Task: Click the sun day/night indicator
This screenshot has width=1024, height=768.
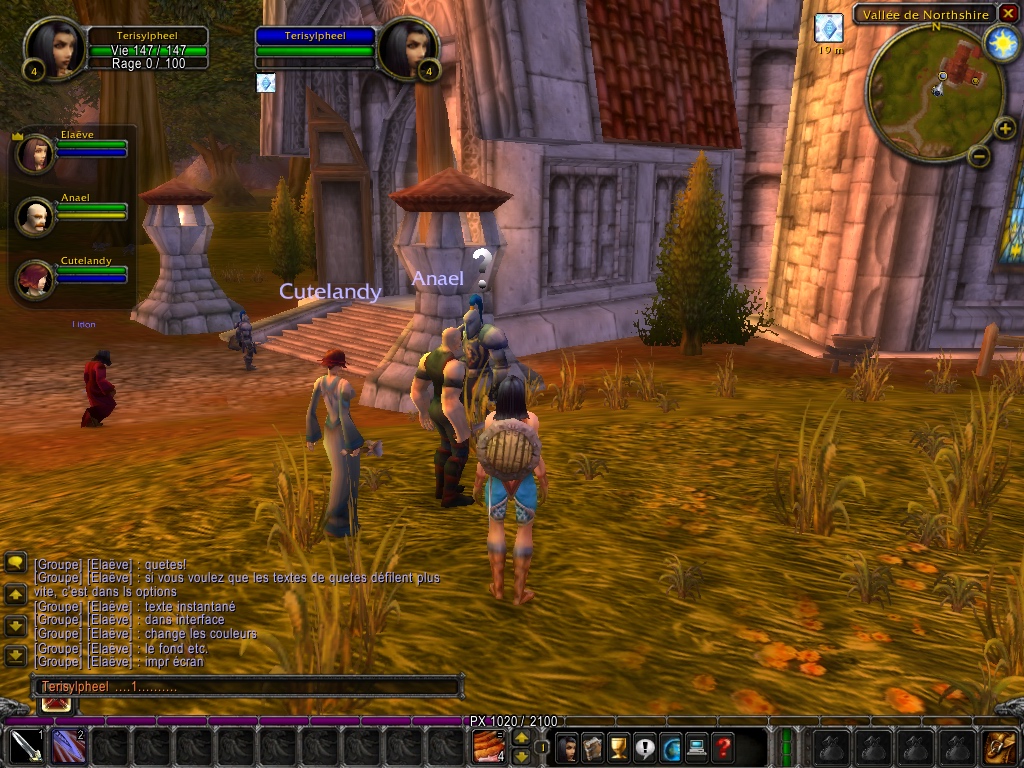Action: pyautogui.click(x=1000, y=42)
